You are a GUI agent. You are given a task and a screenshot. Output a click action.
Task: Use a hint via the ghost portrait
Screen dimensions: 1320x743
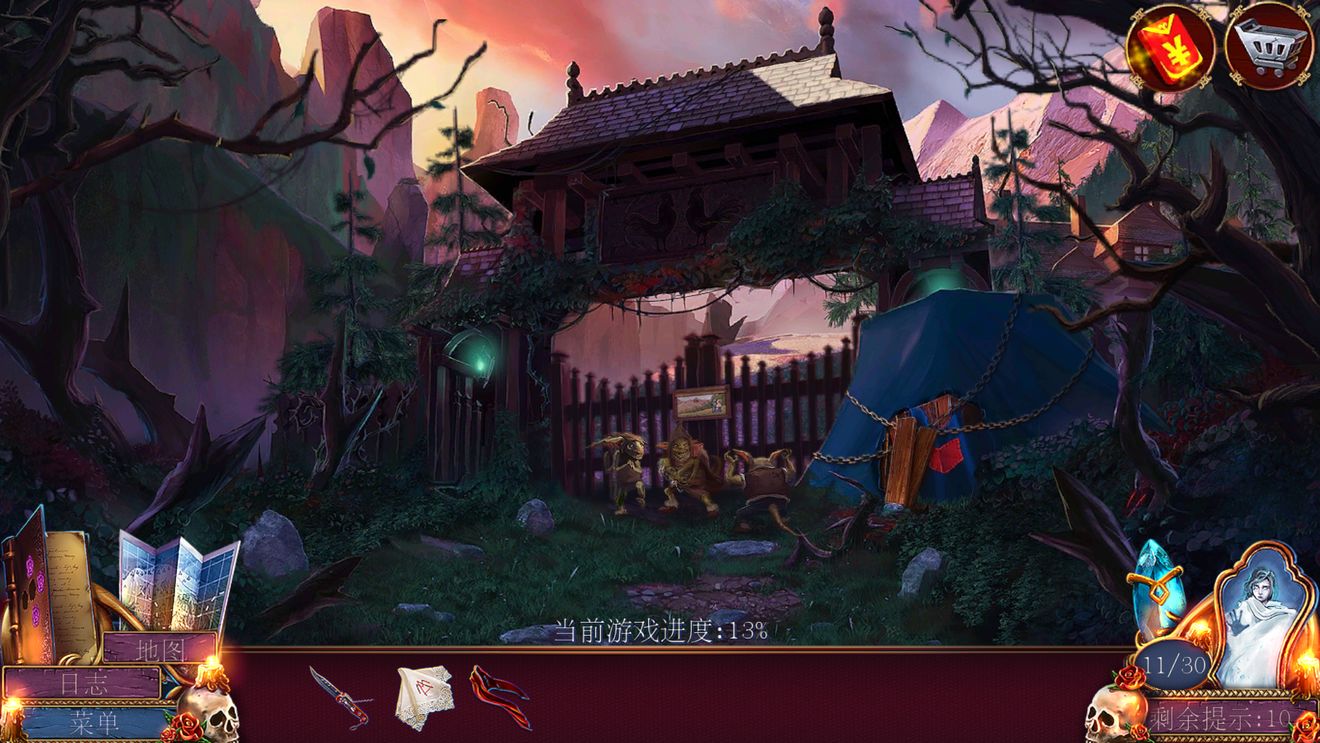[1254, 613]
